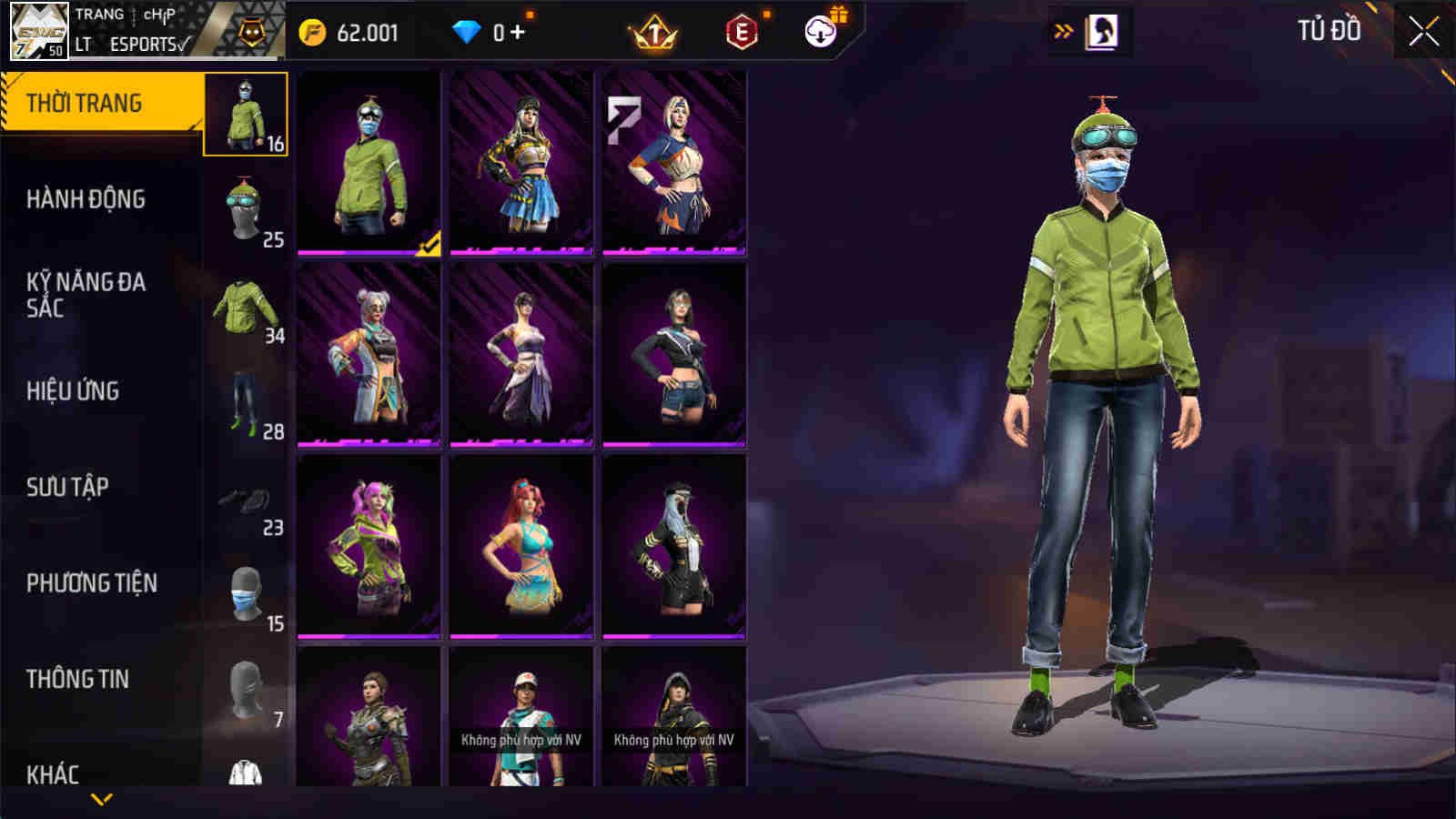
Task: Click the gold coin currency icon
Action: click(314, 30)
